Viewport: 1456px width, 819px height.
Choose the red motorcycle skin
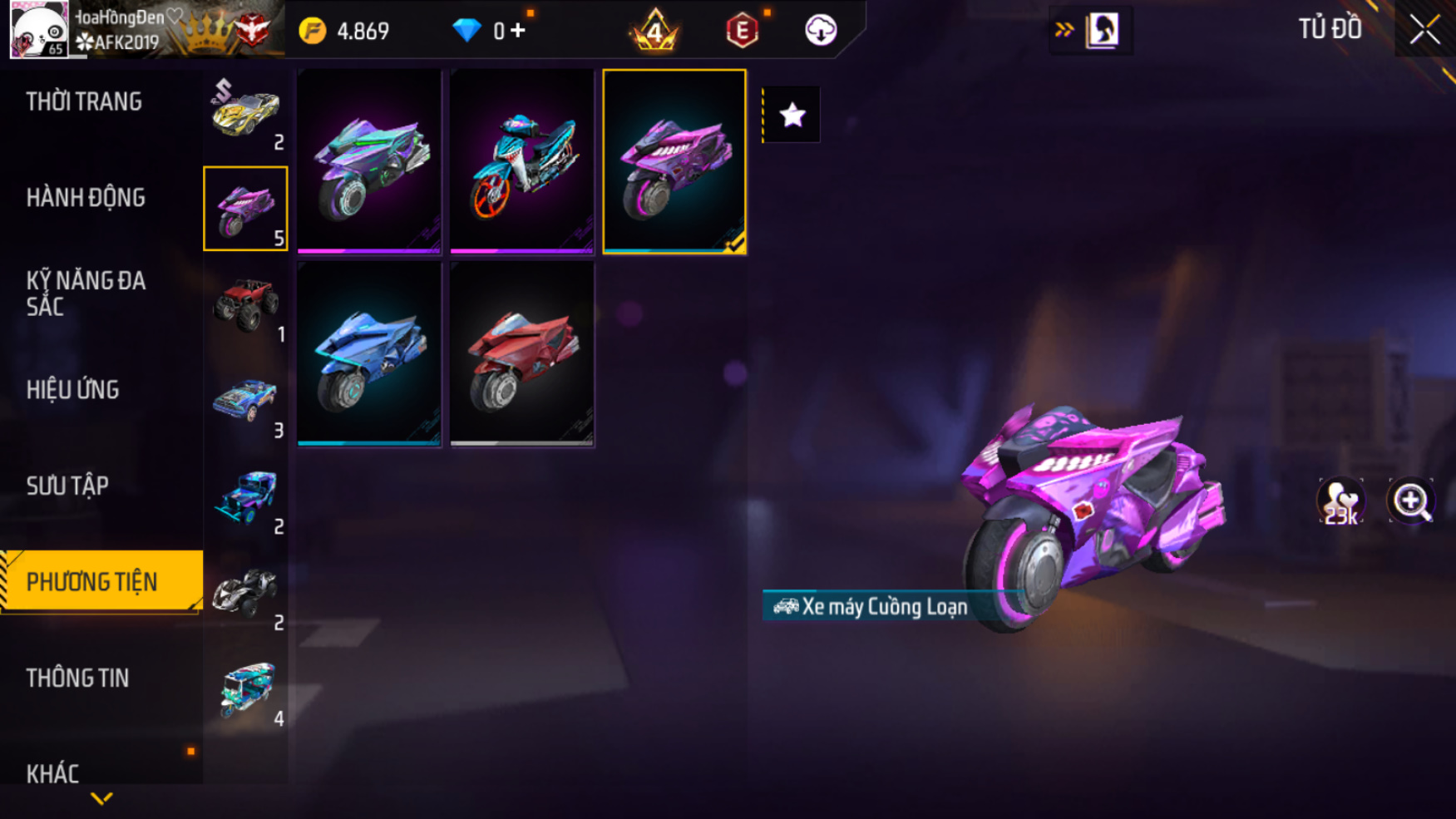pos(521,354)
